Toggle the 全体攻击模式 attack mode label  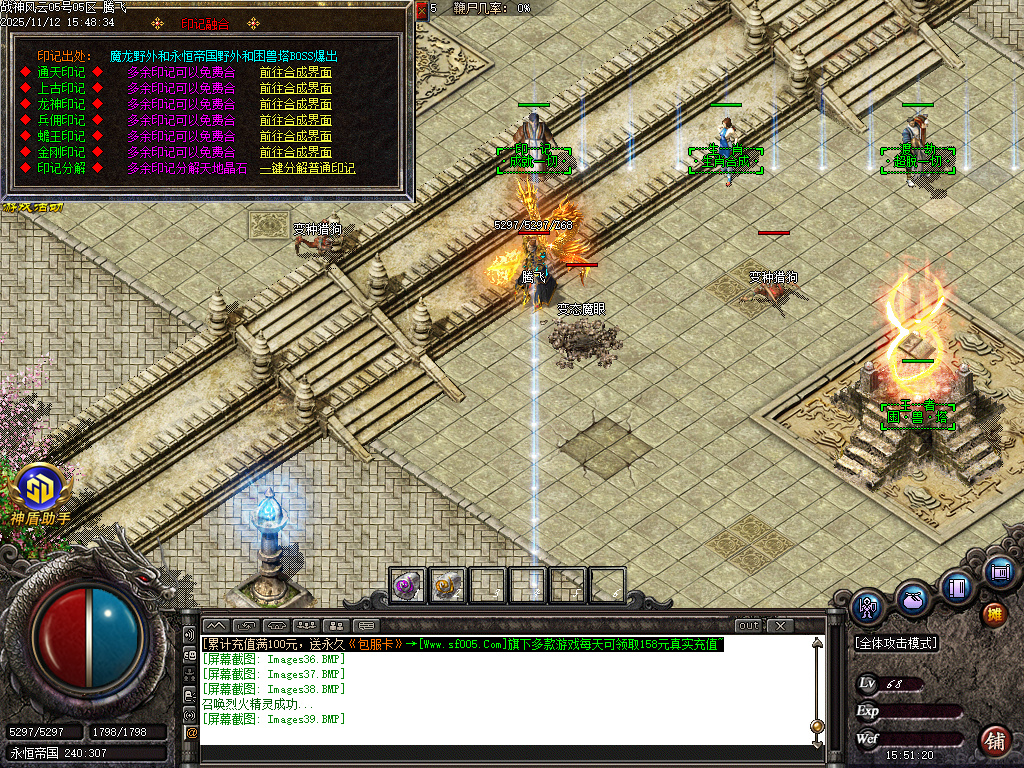[896, 644]
